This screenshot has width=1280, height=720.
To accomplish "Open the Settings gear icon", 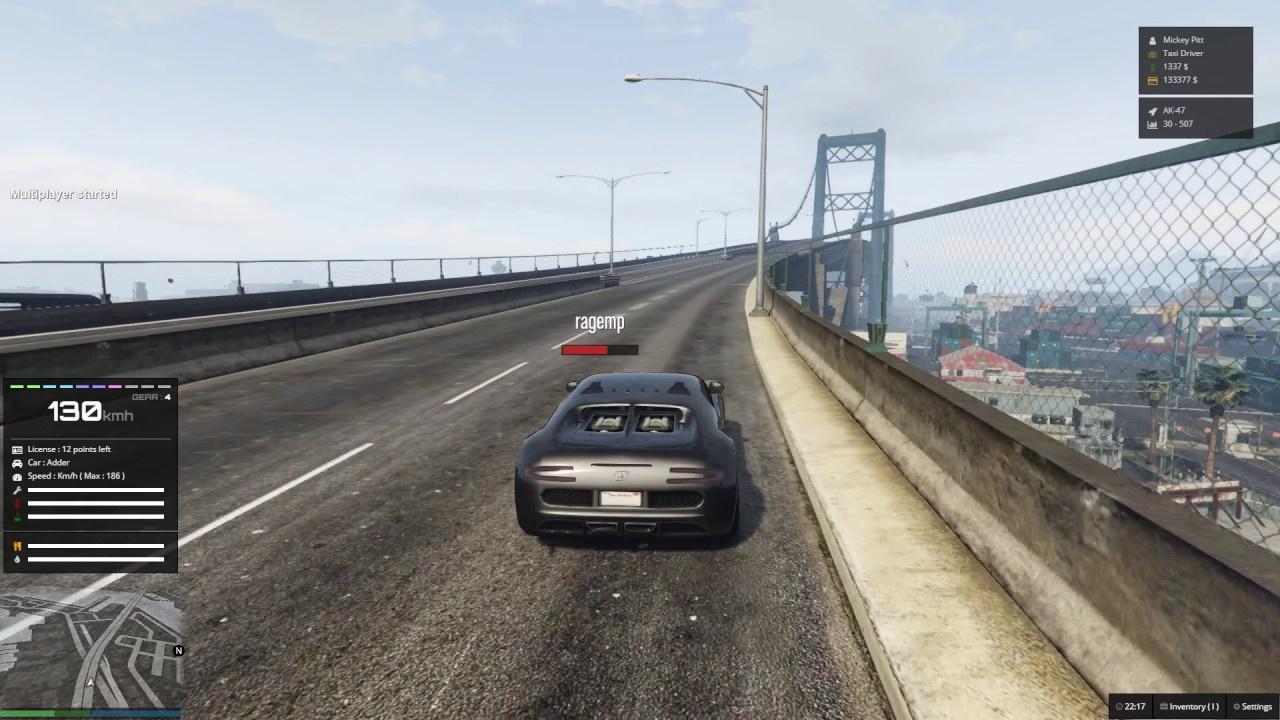I will tap(1236, 706).
